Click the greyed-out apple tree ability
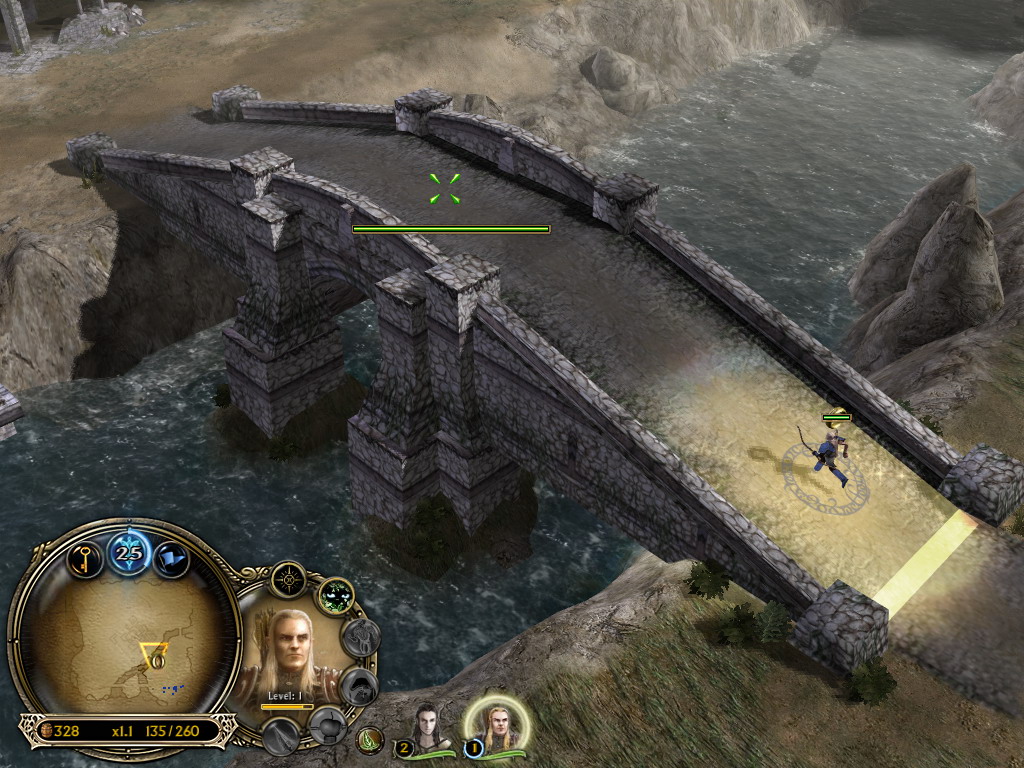Screen dimensions: 1024x768 [x=326, y=724]
